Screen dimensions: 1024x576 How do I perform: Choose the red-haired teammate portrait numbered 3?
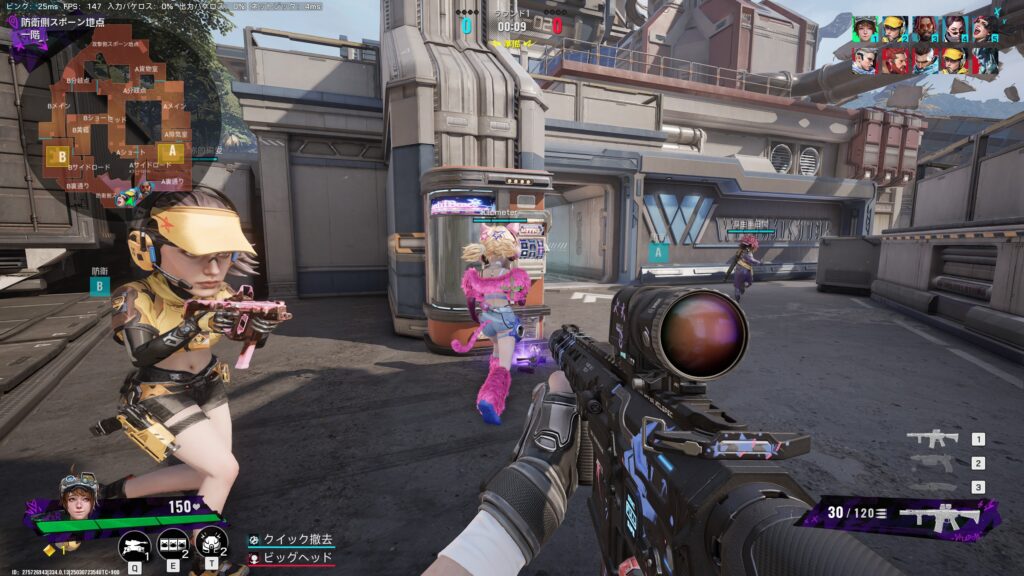(x=925, y=29)
